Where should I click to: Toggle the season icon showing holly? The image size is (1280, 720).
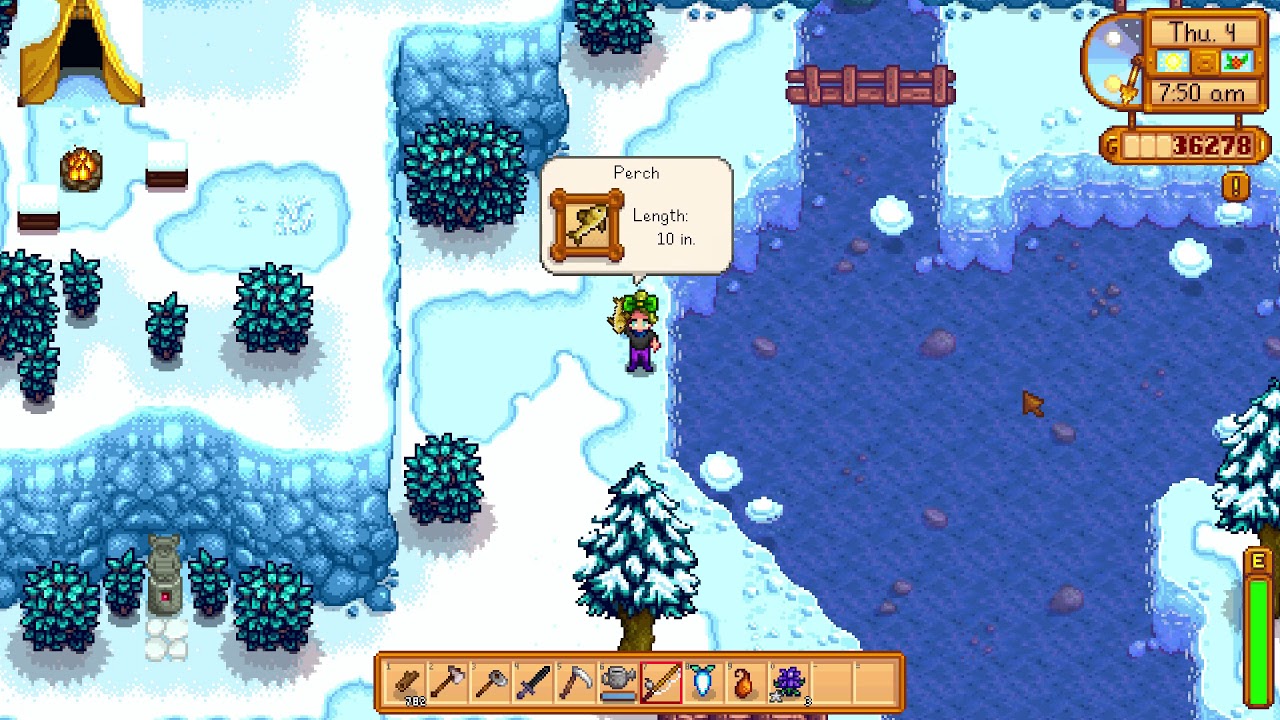point(1240,61)
